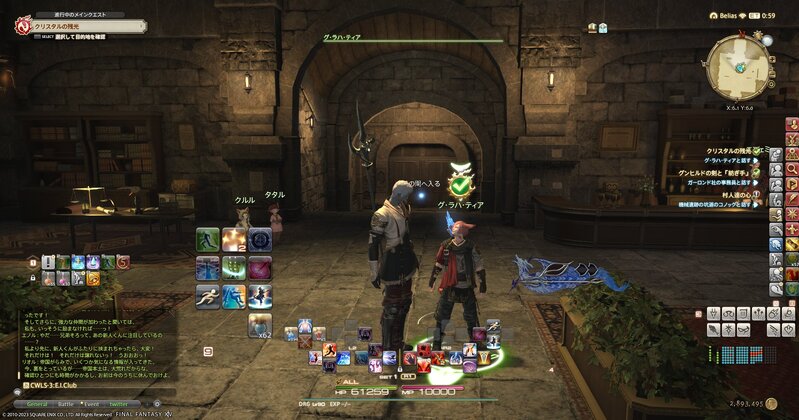Activate the Sprint running figure action

click(208, 296)
